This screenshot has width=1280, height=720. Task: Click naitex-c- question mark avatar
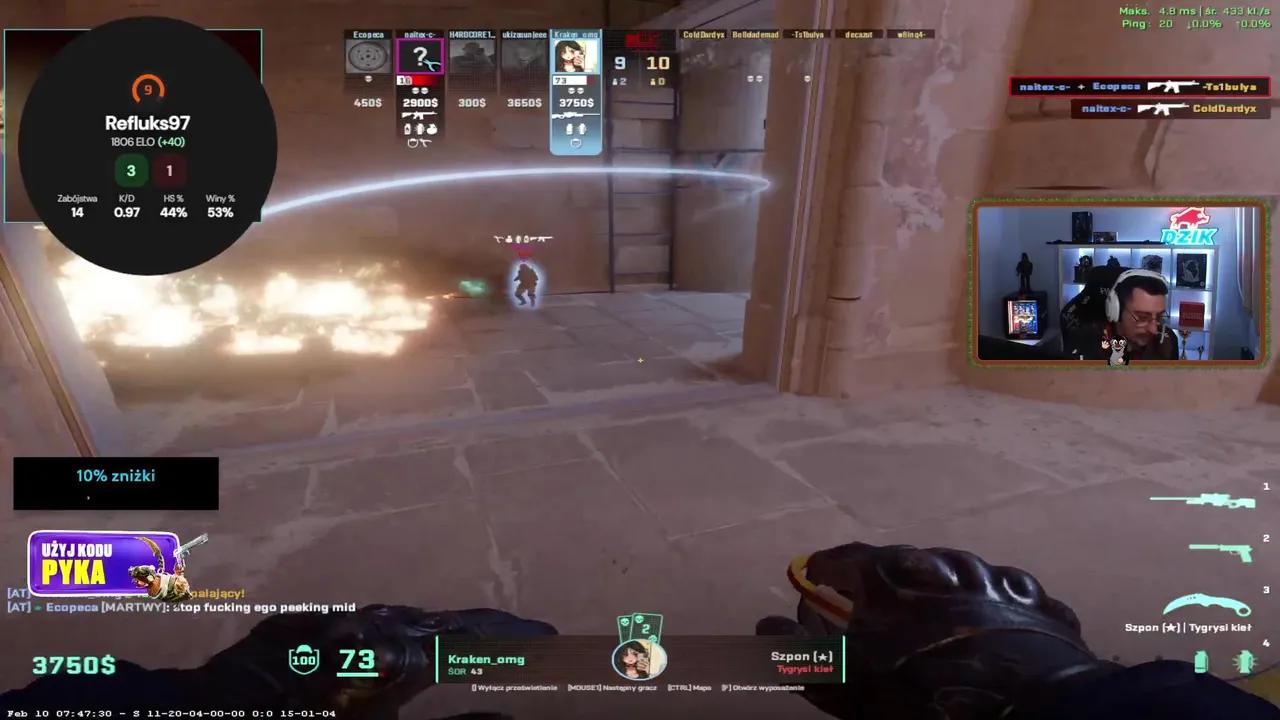coord(420,56)
